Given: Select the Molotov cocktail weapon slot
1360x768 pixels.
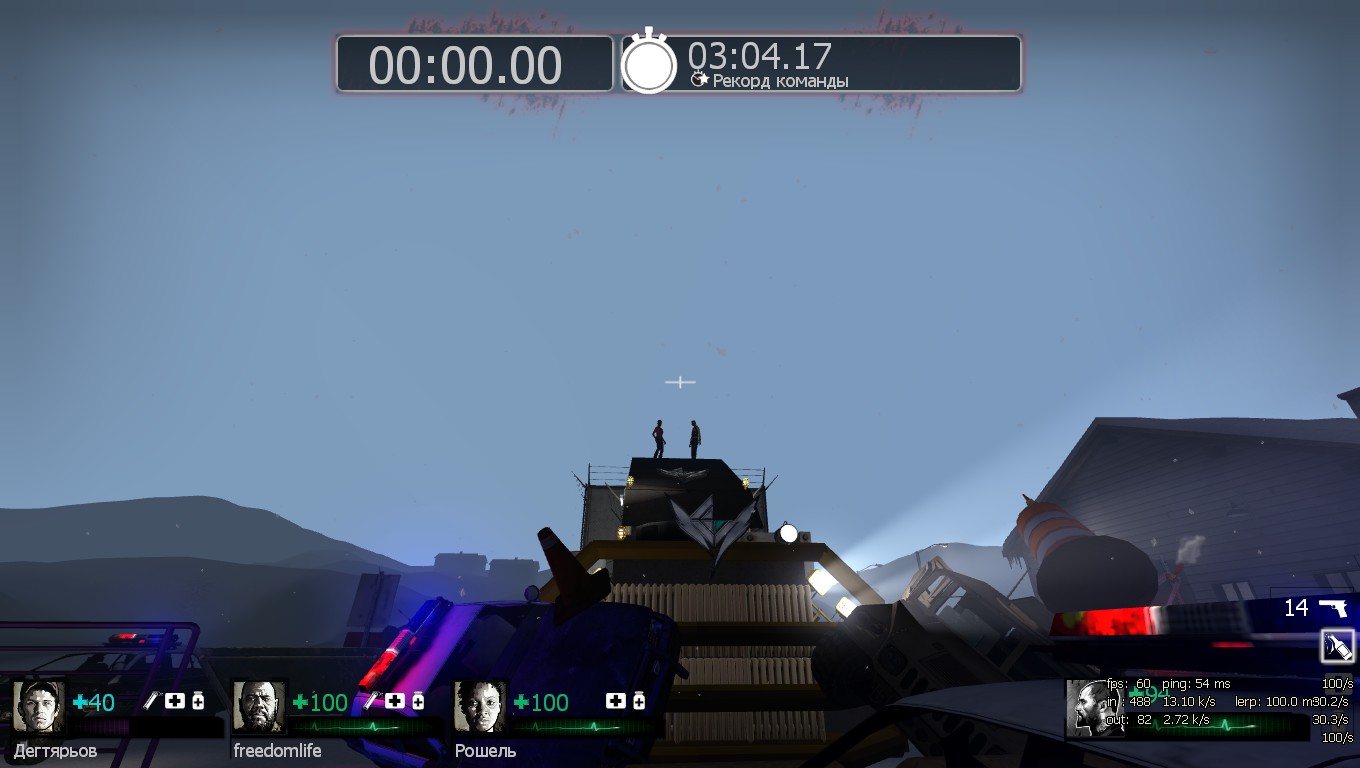Looking at the screenshot, I should coord(1337,646).
